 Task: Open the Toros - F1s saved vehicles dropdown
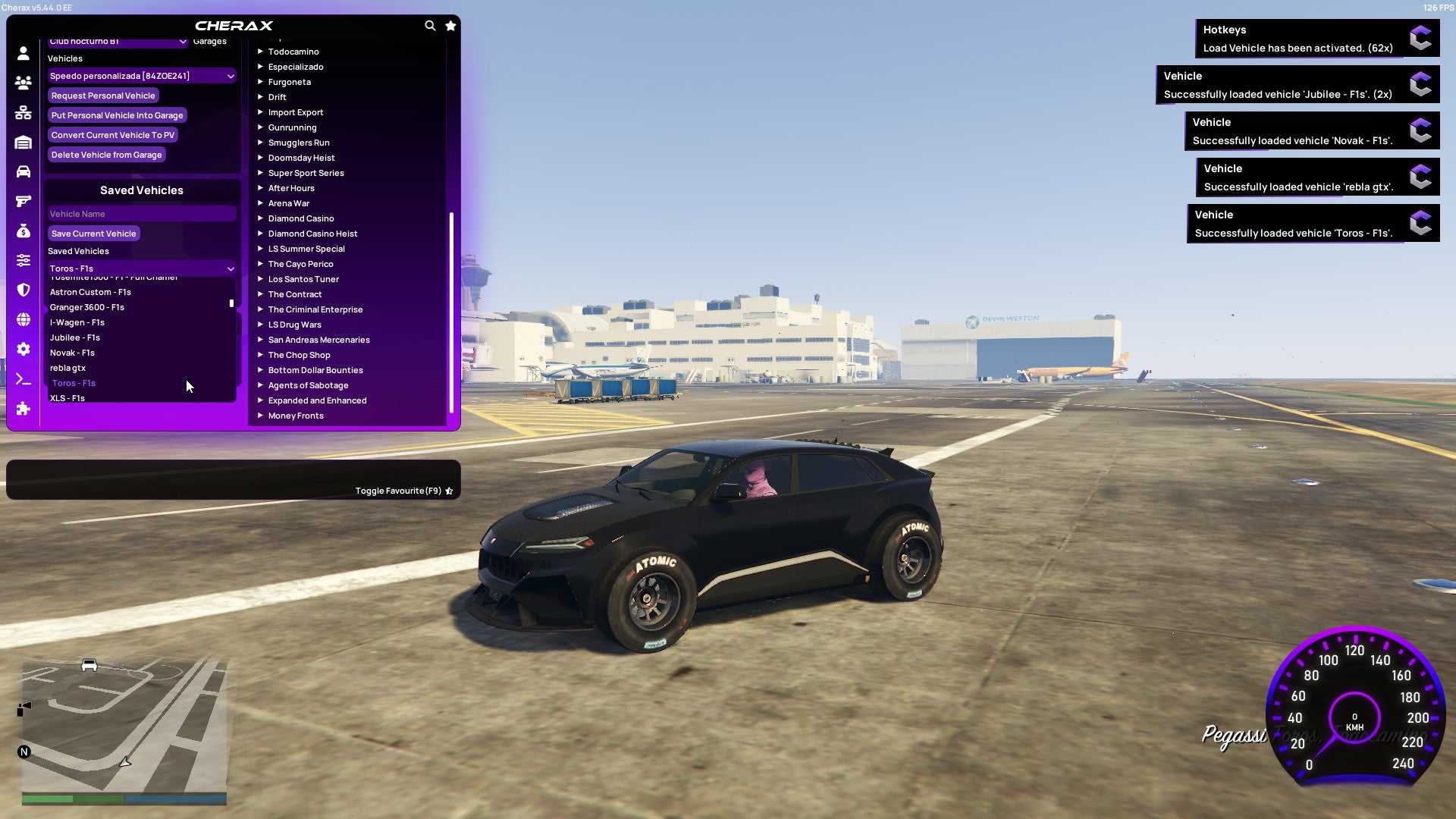(141, 268)
